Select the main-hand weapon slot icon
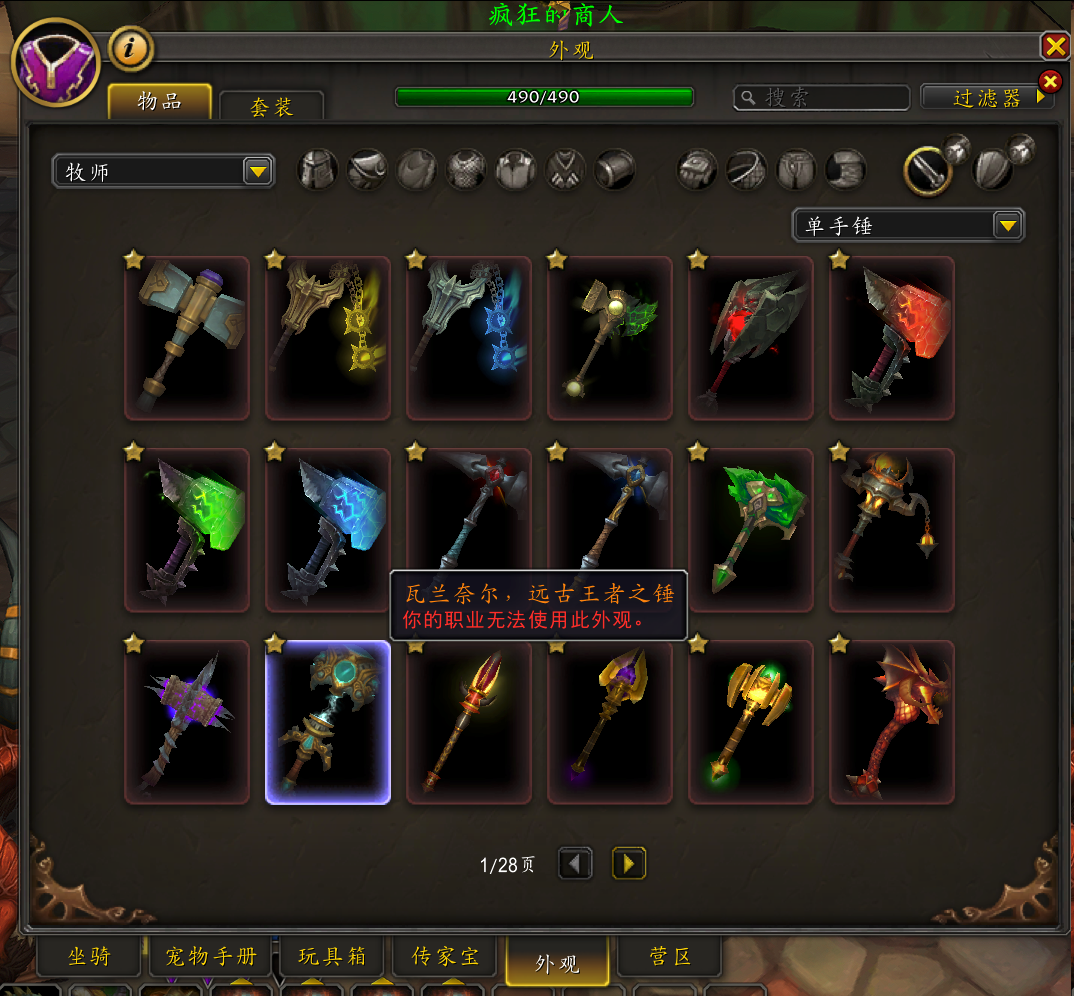This screenshot has width=1074, height=996. click(929, 171)
